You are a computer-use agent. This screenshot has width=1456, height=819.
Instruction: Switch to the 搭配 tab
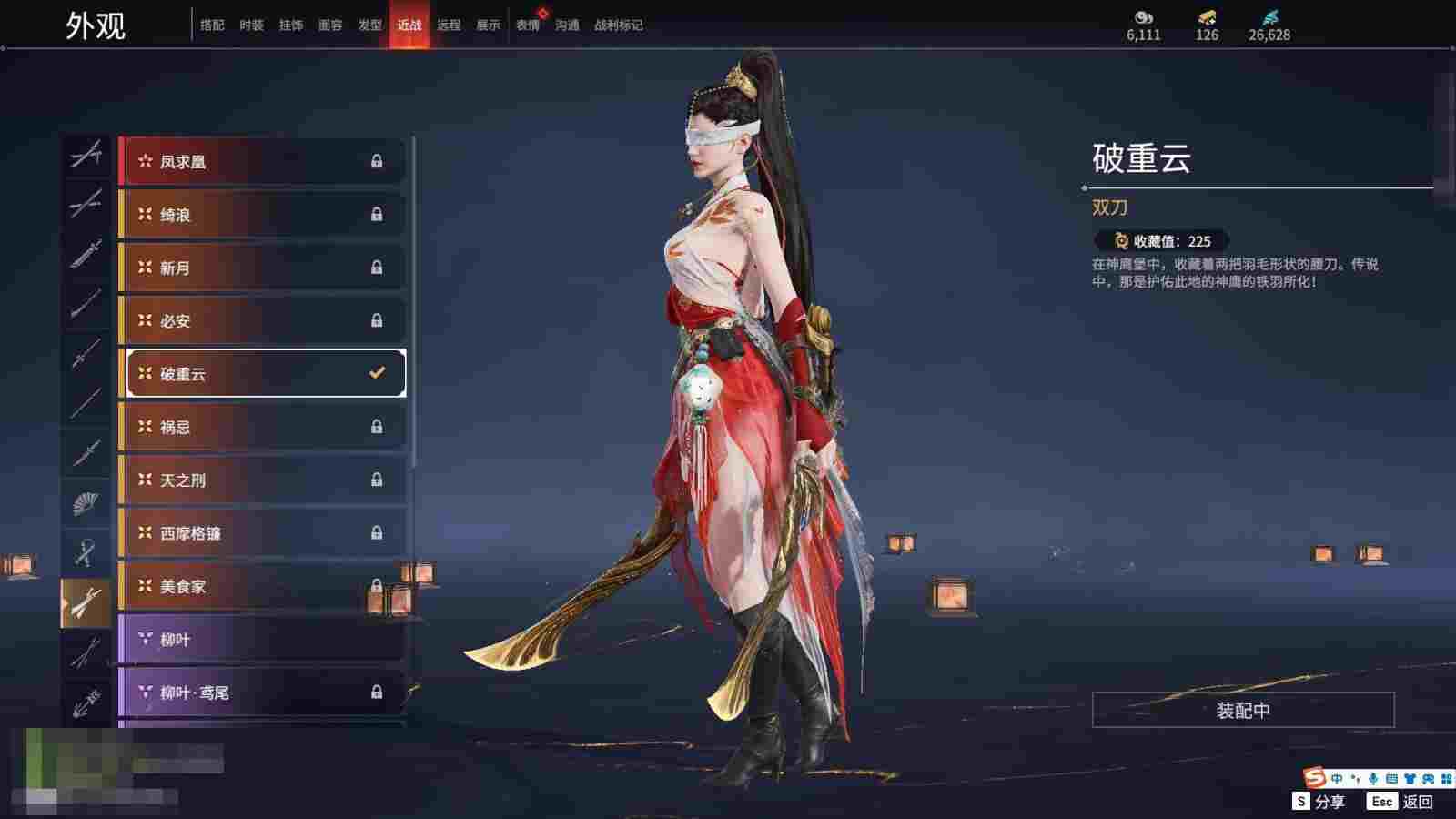coord(212,25)
